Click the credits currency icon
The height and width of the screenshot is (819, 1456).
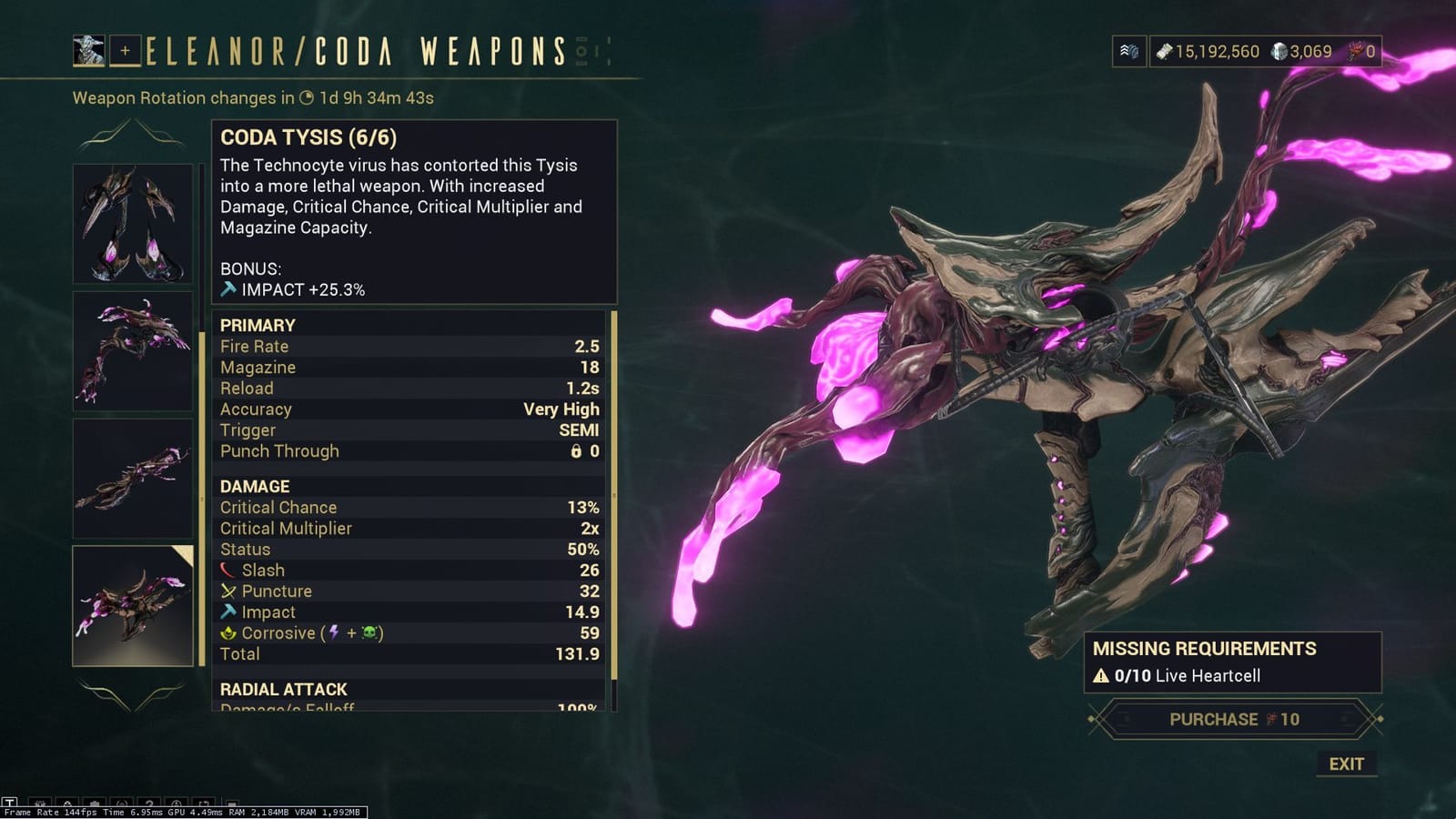click(1167, 52)
